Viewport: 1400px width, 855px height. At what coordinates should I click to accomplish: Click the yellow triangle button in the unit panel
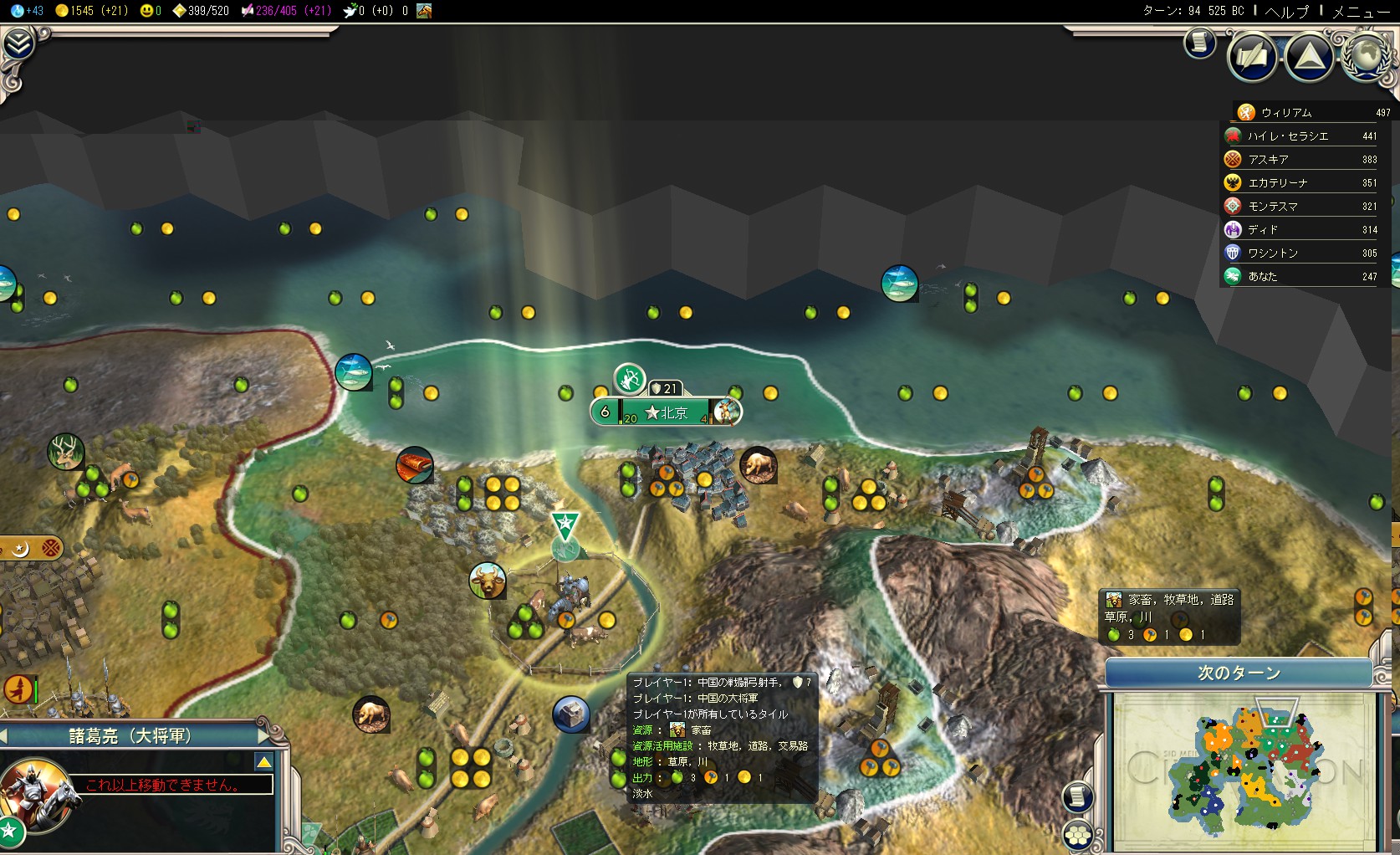263,761
